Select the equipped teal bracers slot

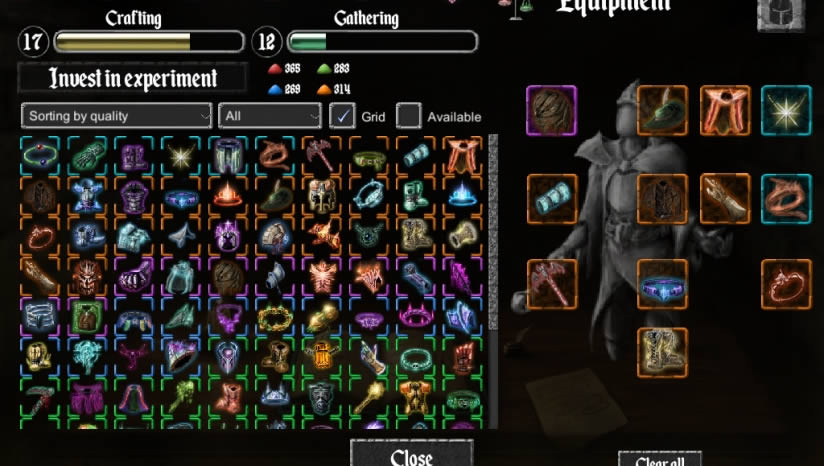point(551,199)
